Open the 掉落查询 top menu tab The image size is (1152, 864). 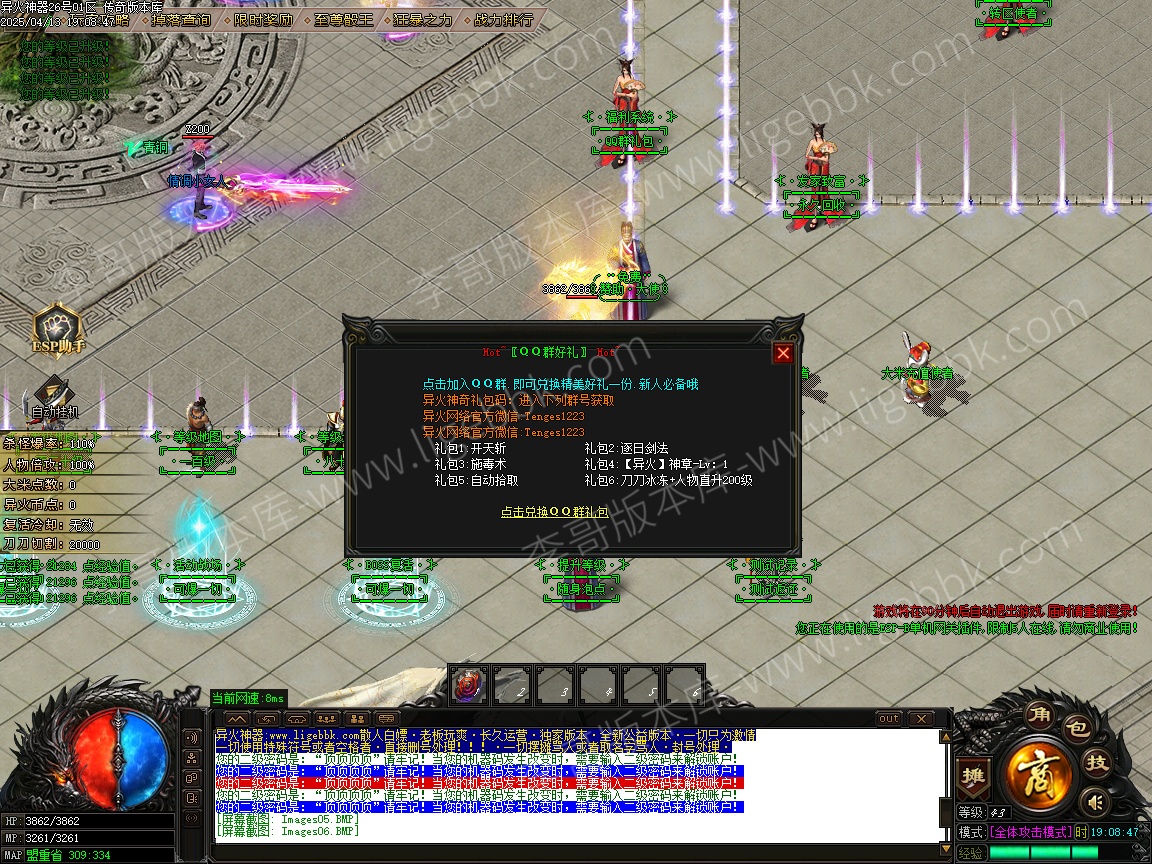click(x=181, y=19)
